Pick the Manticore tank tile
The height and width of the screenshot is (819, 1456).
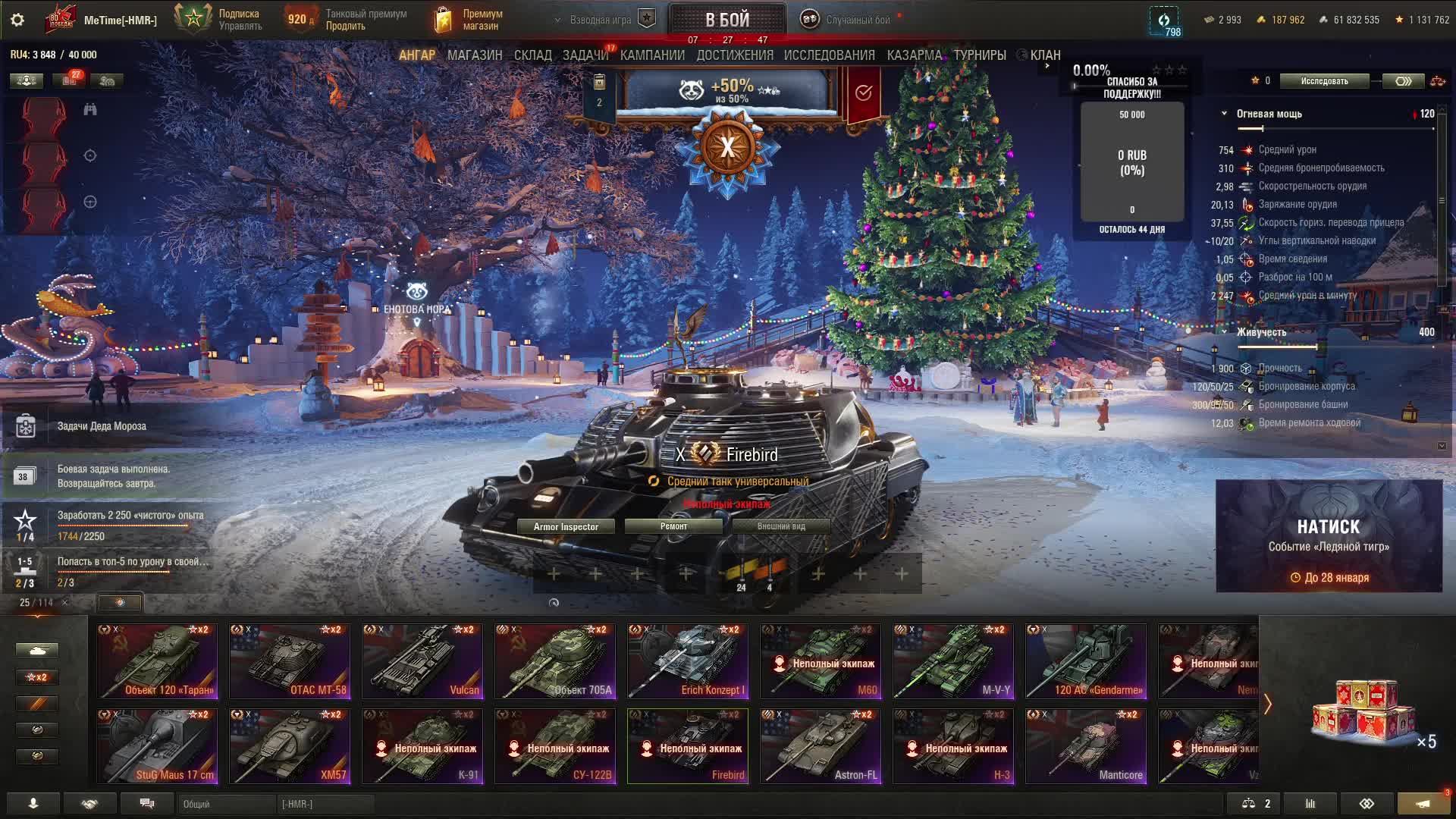coord(1086,746)
